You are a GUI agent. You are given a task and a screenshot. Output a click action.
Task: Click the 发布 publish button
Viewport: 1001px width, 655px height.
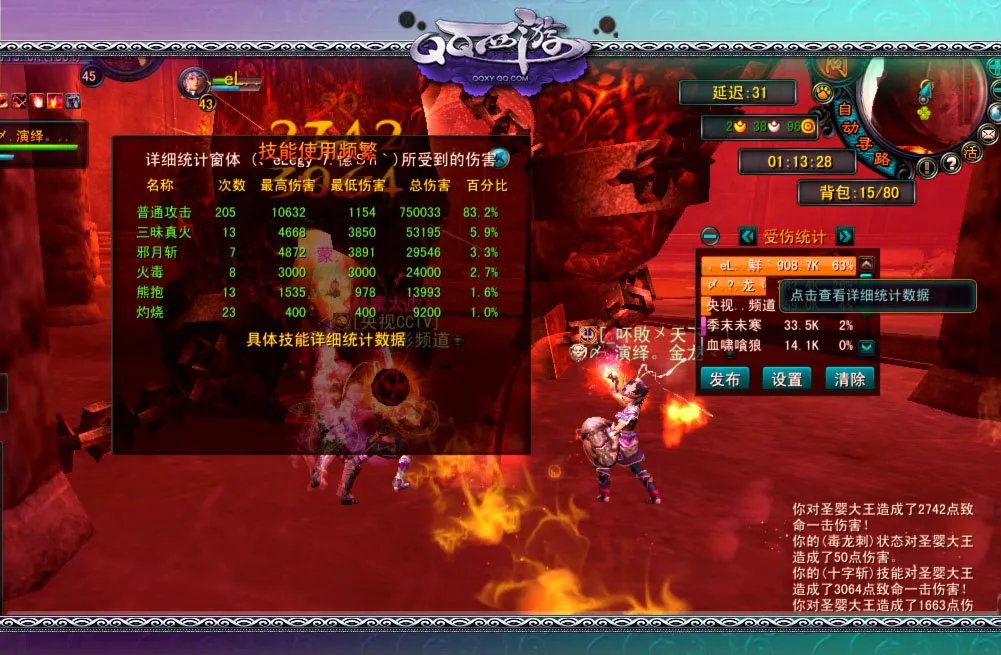(x=725, y=379)
